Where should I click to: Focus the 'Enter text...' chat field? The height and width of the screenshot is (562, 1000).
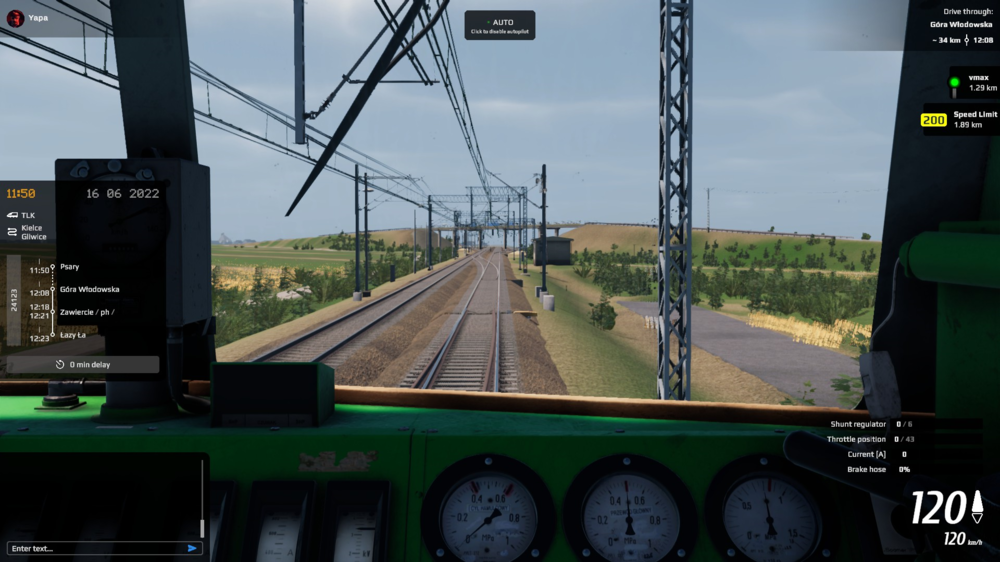(95, 548)
